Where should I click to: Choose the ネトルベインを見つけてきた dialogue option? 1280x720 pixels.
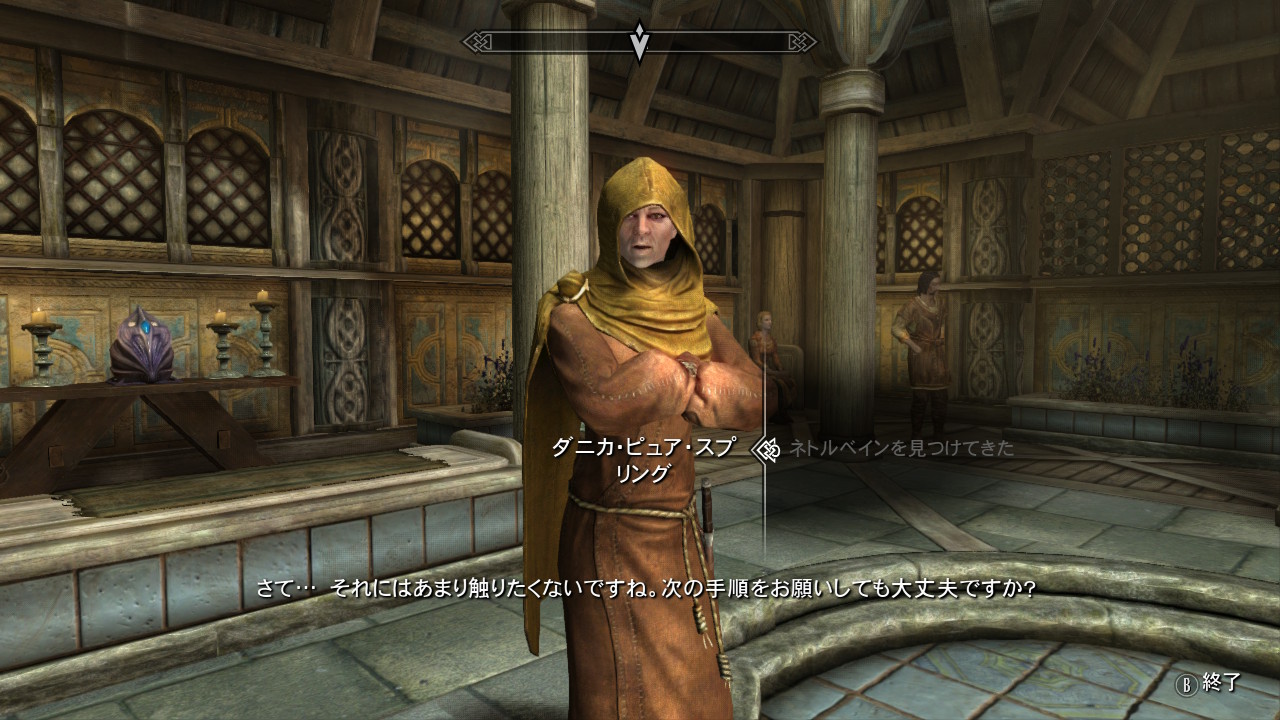901,449
